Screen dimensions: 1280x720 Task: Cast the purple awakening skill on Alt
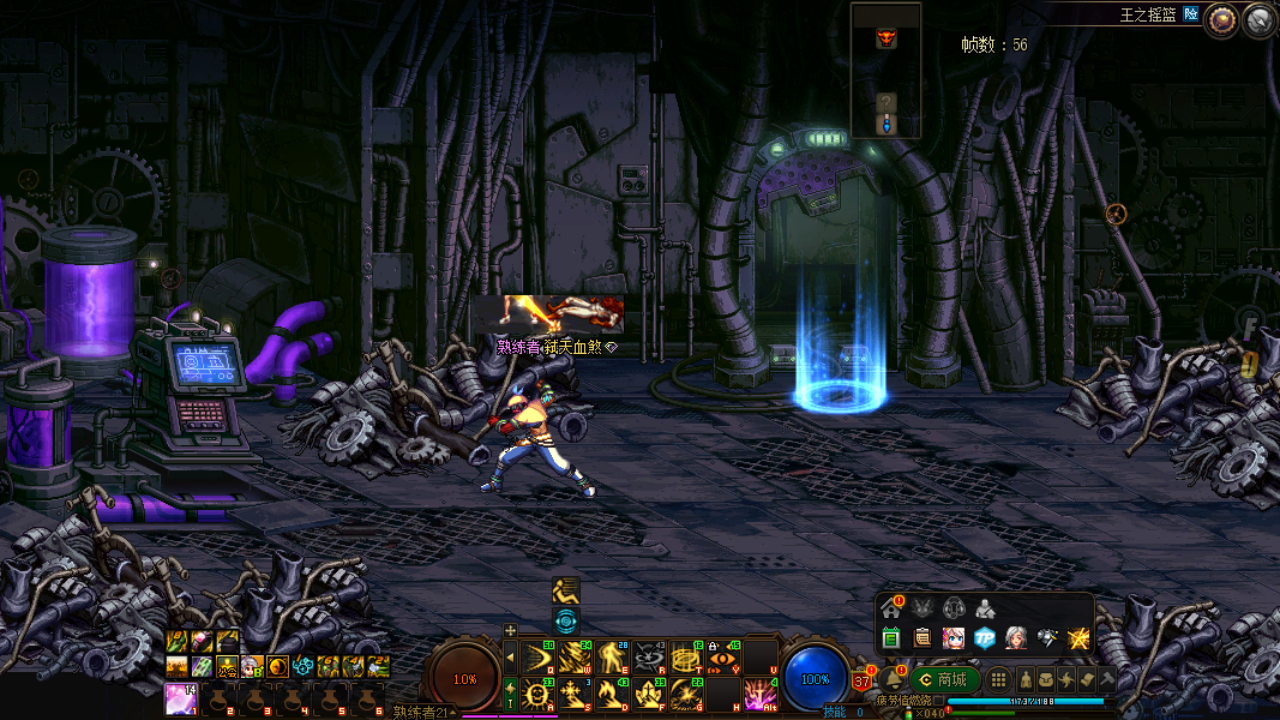pos(760,693)
